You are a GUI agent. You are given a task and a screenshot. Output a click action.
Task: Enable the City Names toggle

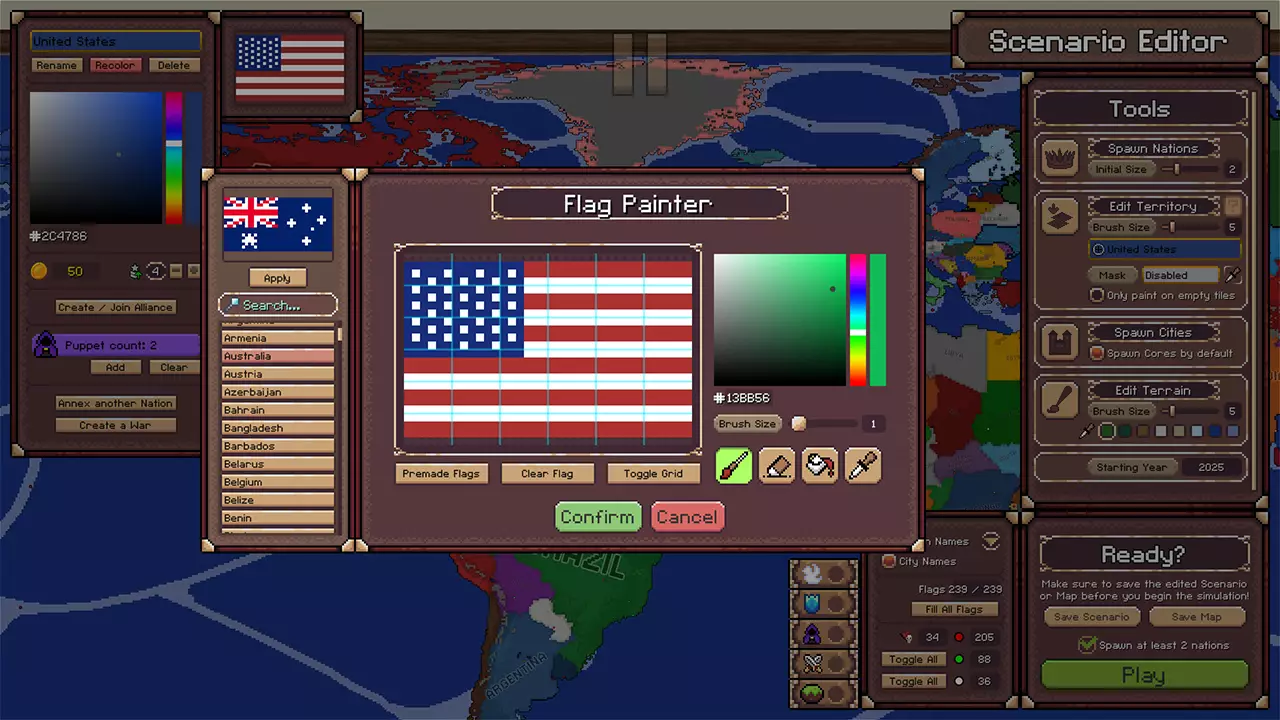coord(890,561)
